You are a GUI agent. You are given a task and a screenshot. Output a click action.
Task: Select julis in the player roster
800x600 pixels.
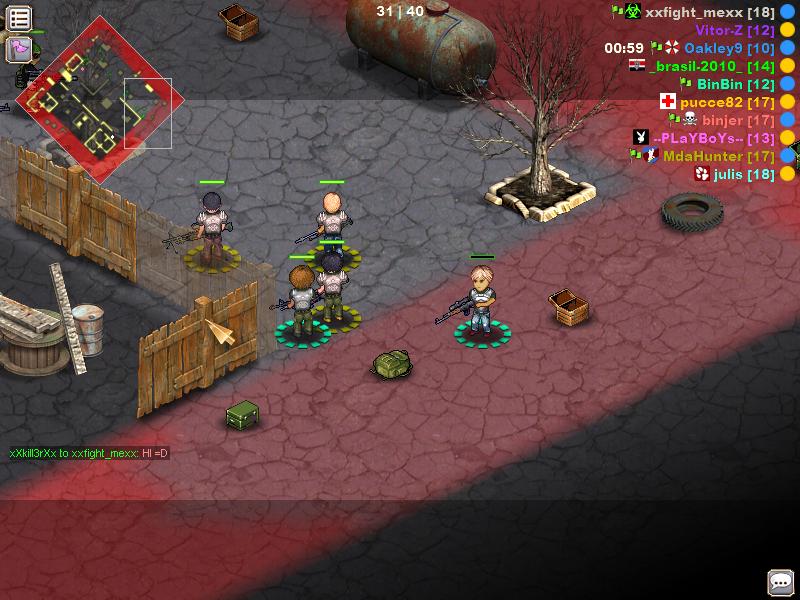(744, 174)
